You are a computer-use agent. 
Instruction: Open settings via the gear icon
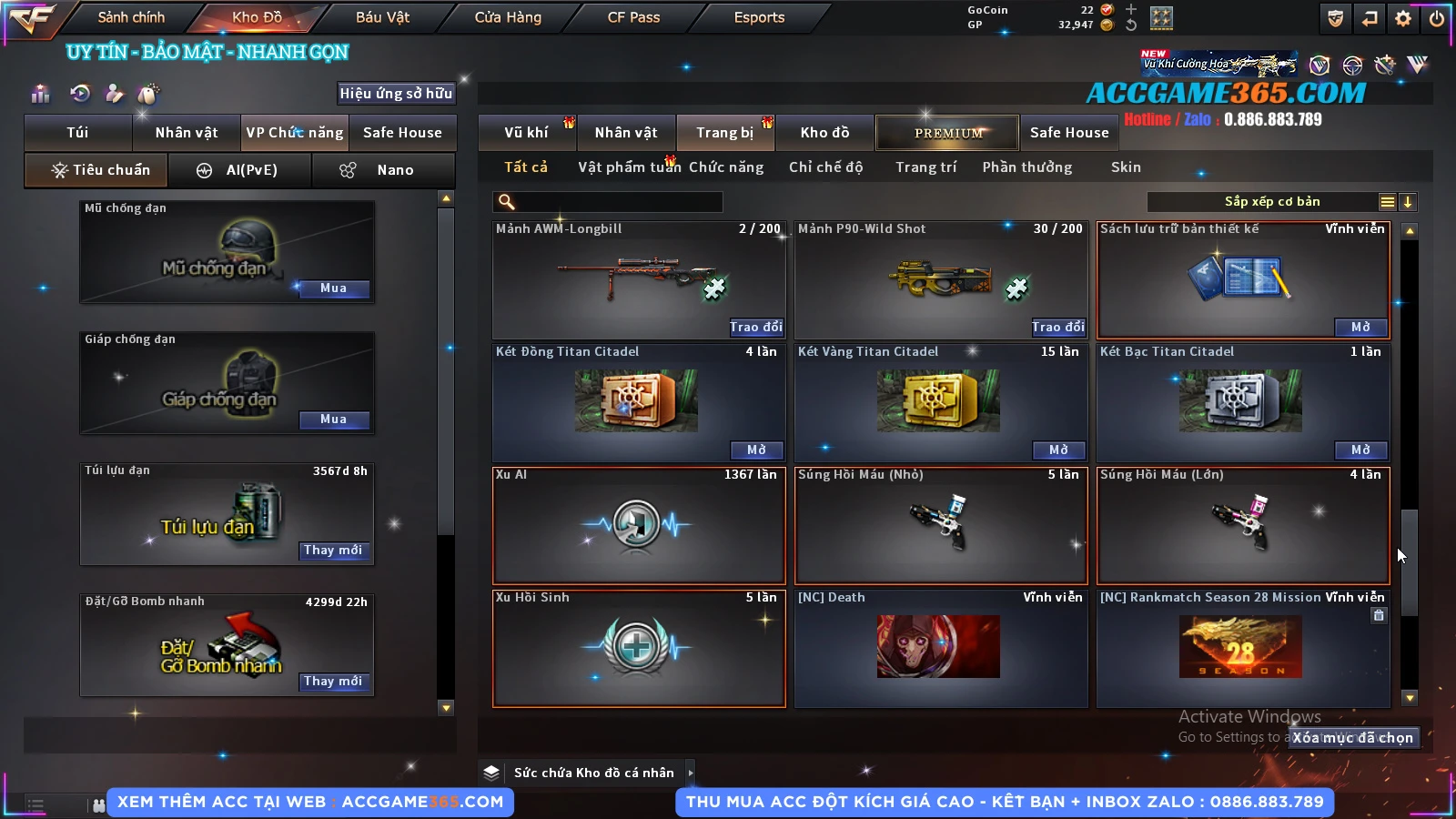pos(1403,18)
